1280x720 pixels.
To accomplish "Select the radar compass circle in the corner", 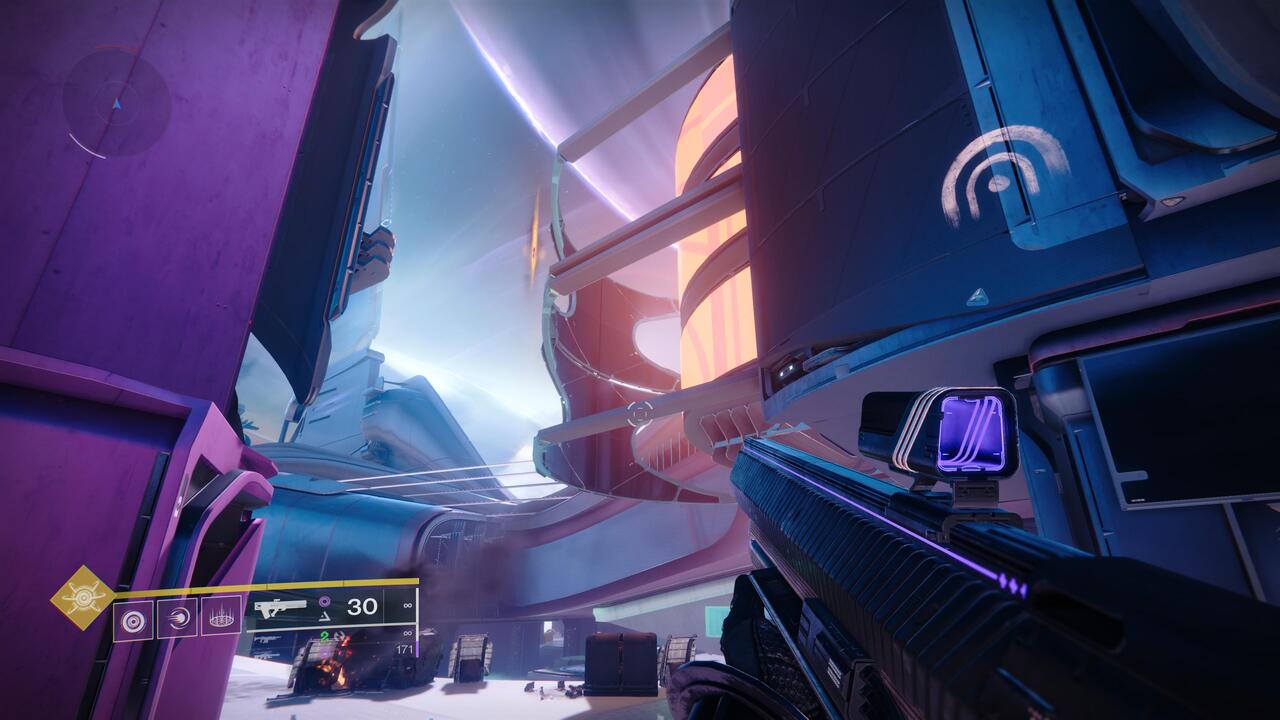I will [x=117, y=100].
